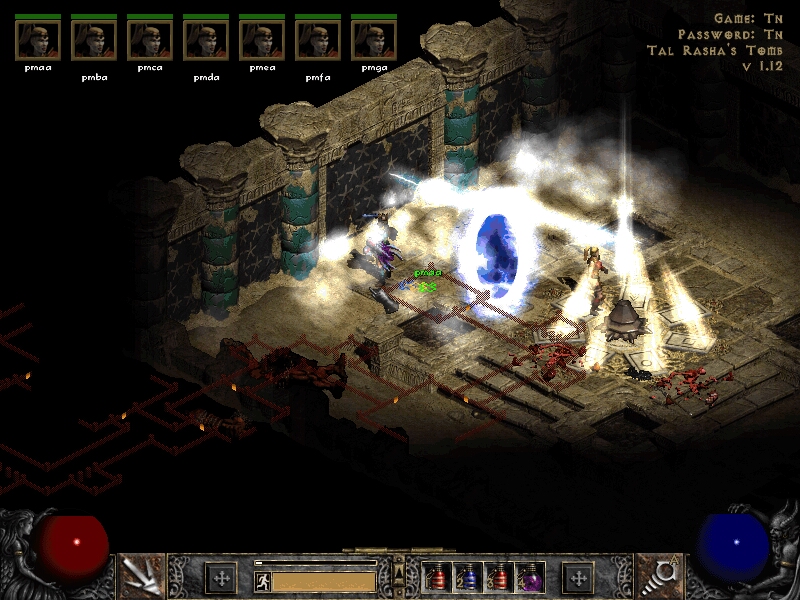Select party member pmea's portrait

(x=262, y=40)
